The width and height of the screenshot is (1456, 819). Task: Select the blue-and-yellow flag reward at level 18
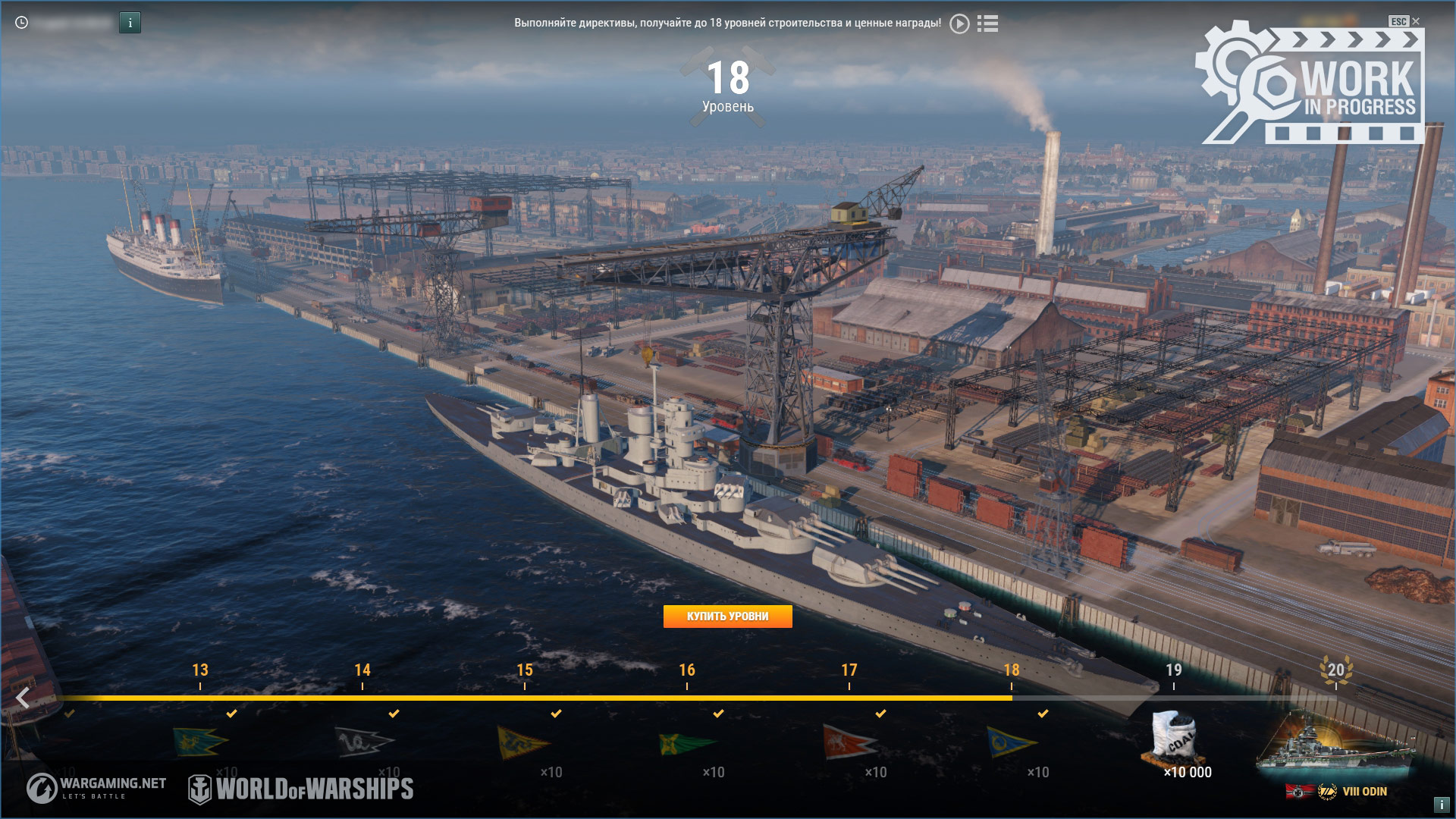[1011, 741]
